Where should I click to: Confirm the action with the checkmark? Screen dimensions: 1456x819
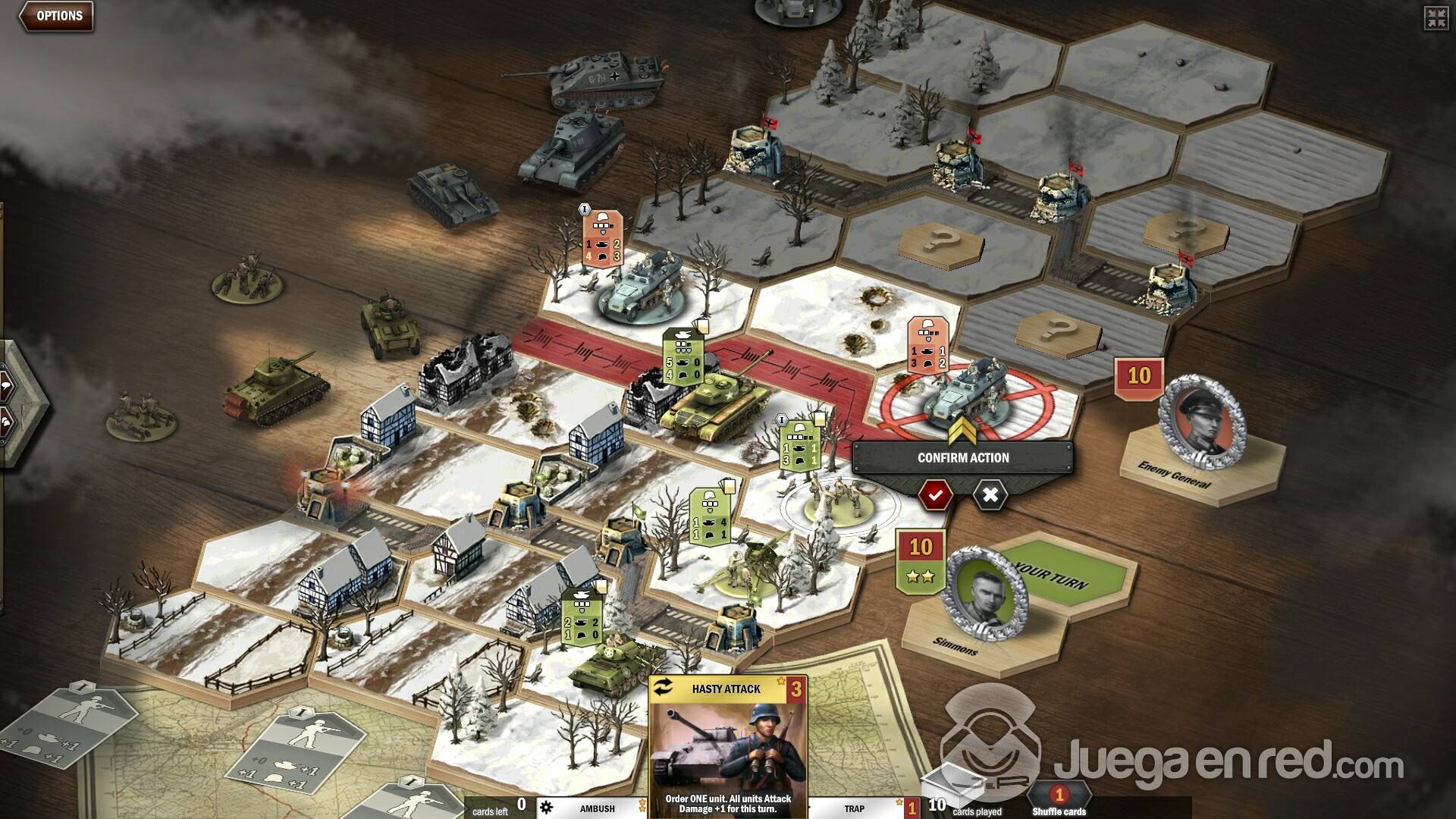pyautogui.click(x=936, y=495)
